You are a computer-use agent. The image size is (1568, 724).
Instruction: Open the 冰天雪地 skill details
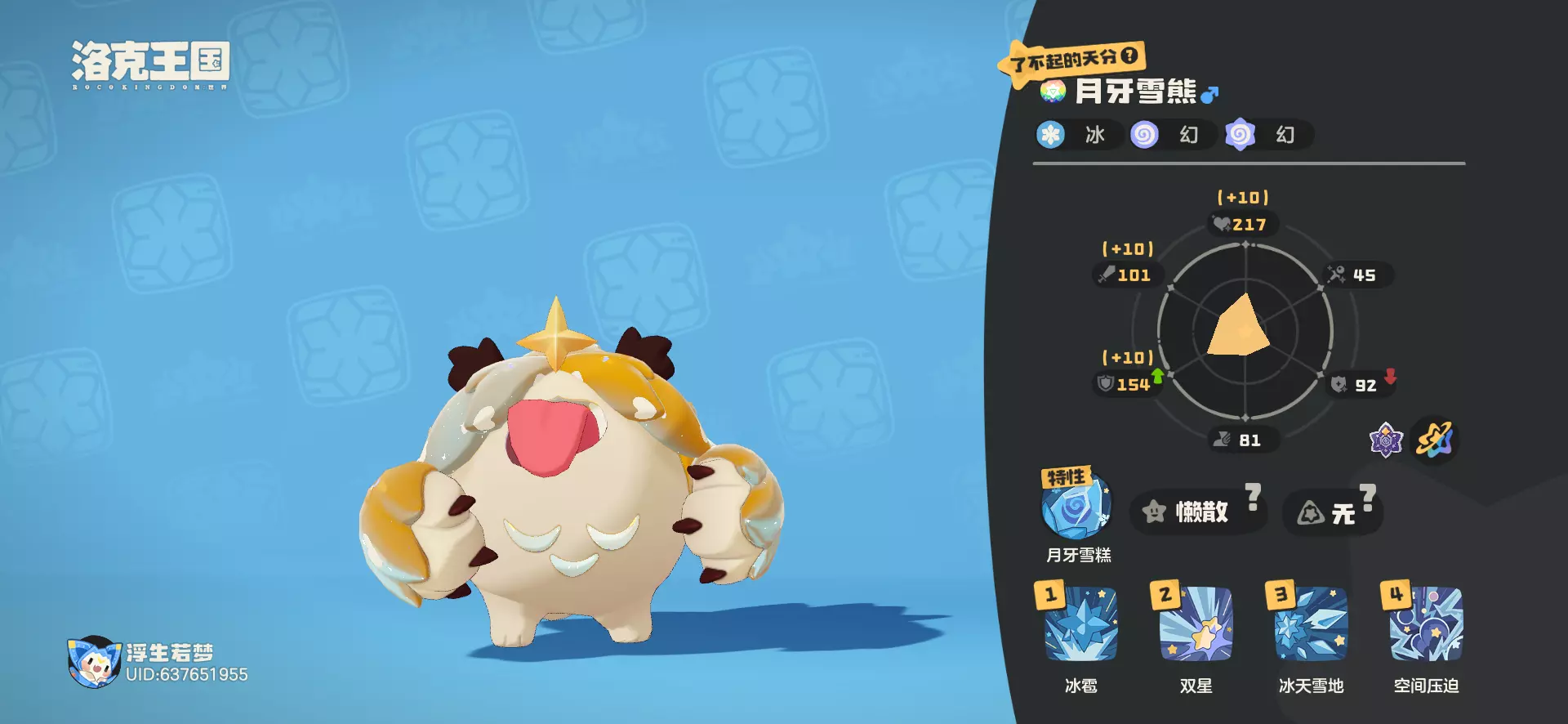coord(1311,624)
